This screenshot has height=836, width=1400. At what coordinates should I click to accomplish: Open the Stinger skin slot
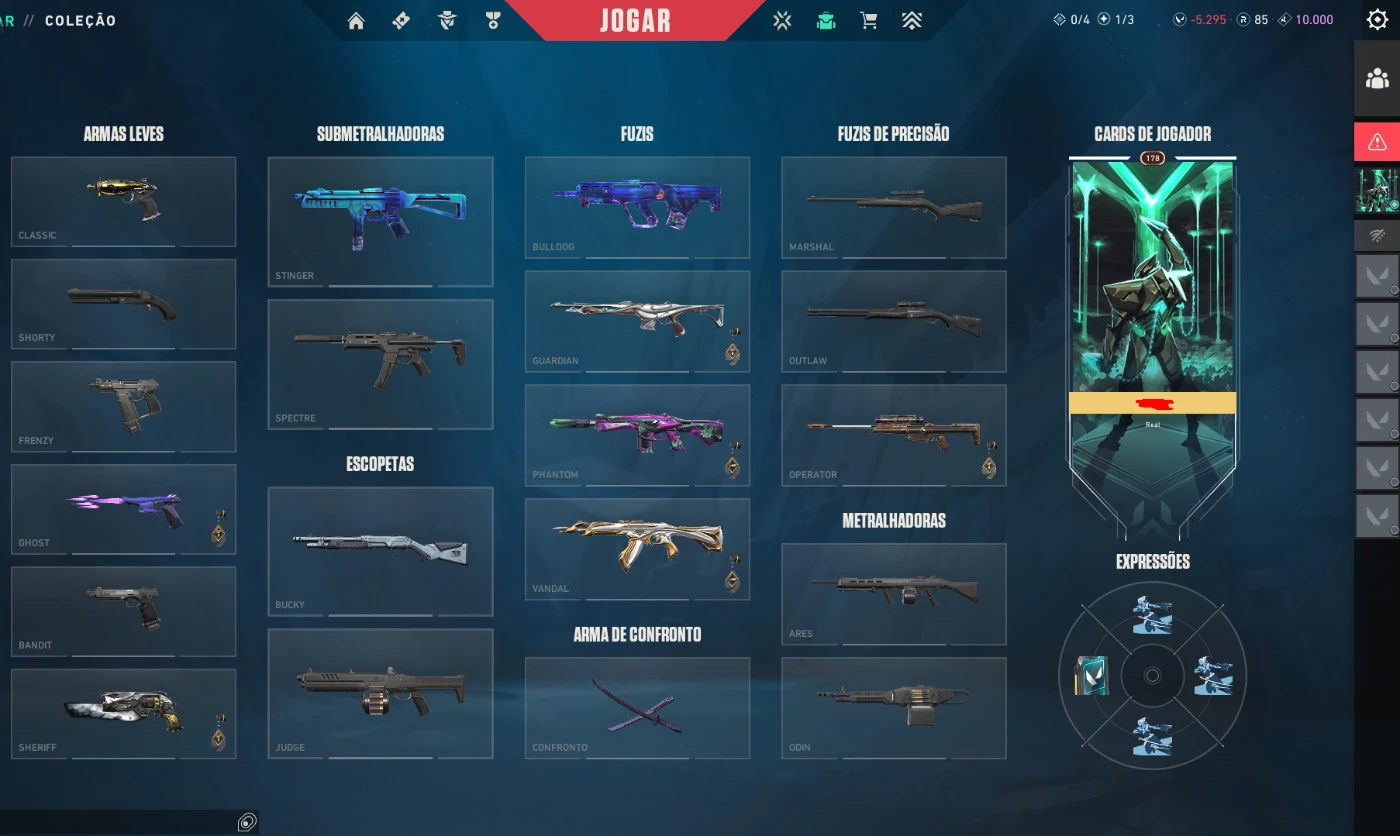(x=380, y=221)
